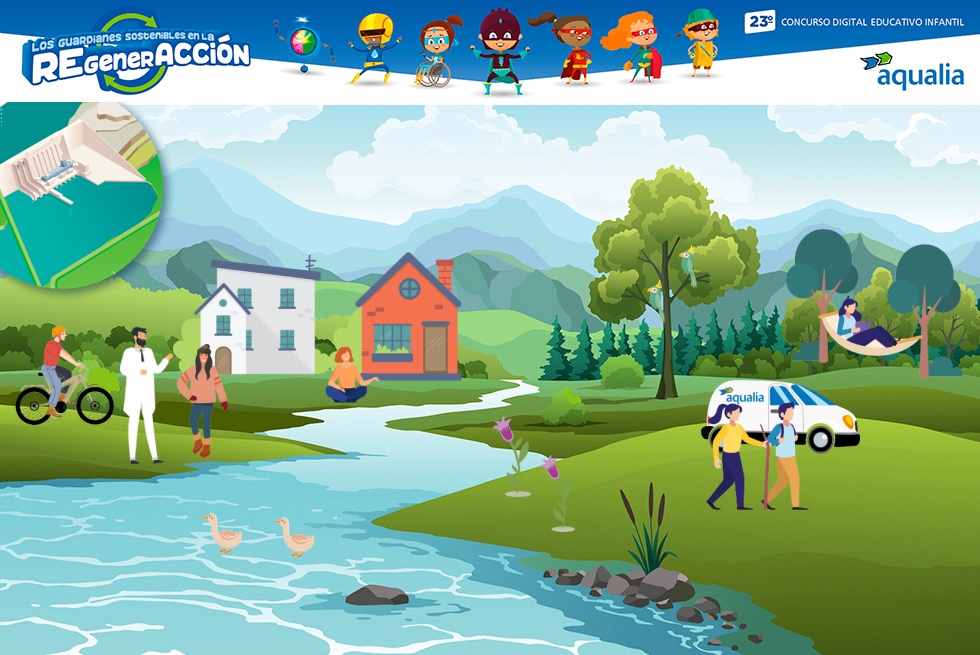The height and width of the screenshot is (655, 980).
Task: Open the aqualia logo link in header
Action: click(x=912, y=70)
